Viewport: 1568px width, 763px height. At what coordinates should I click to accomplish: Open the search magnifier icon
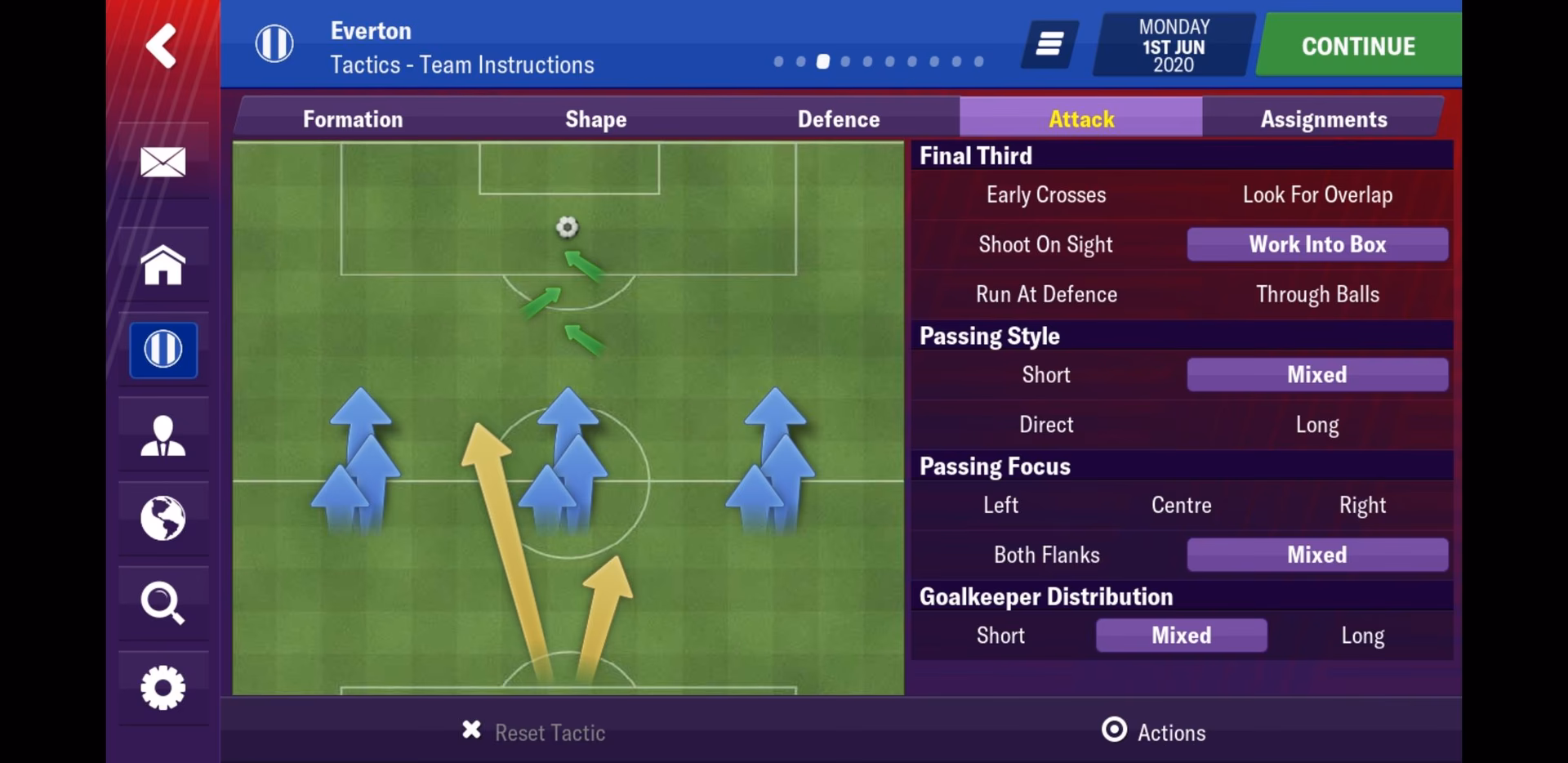[x=163, y=605]
